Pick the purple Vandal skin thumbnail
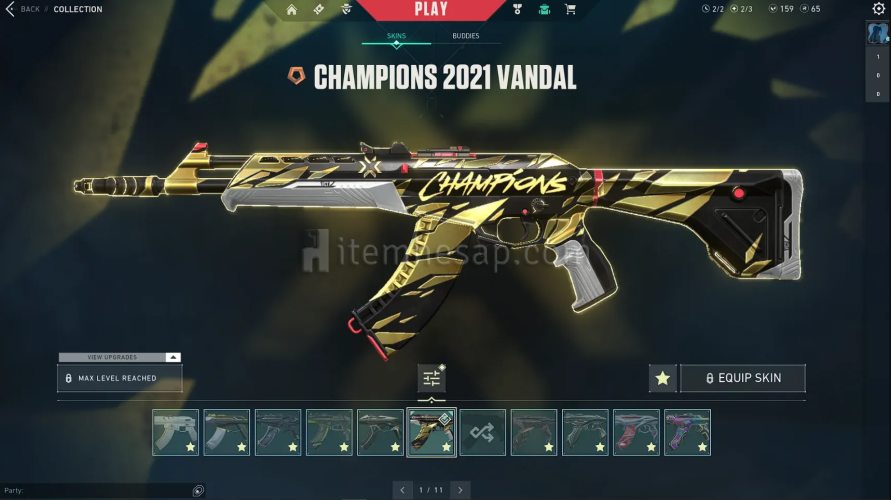The image size is (891, 500). click(687, 432)
